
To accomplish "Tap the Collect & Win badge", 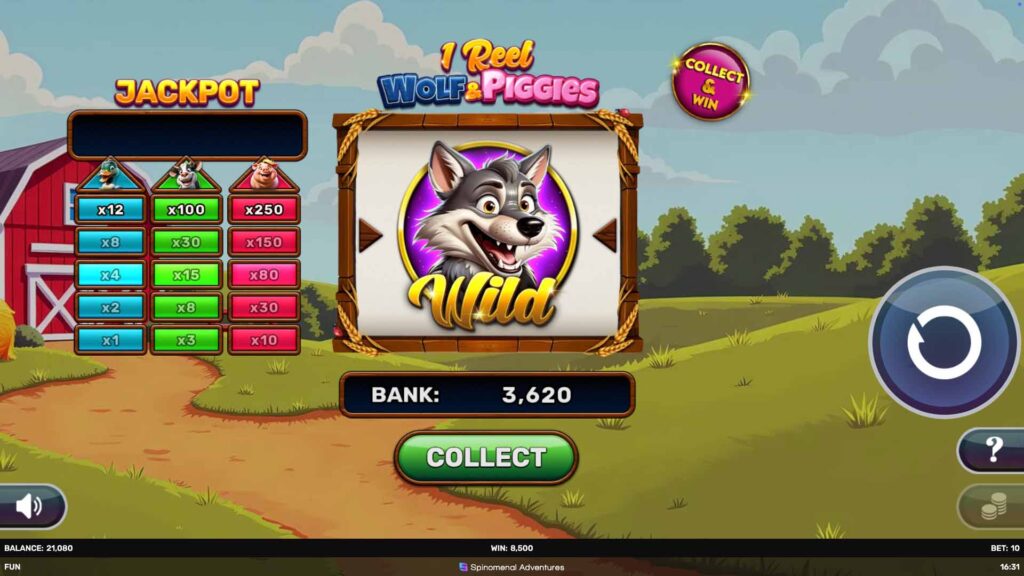I will [x=711, y=81].
